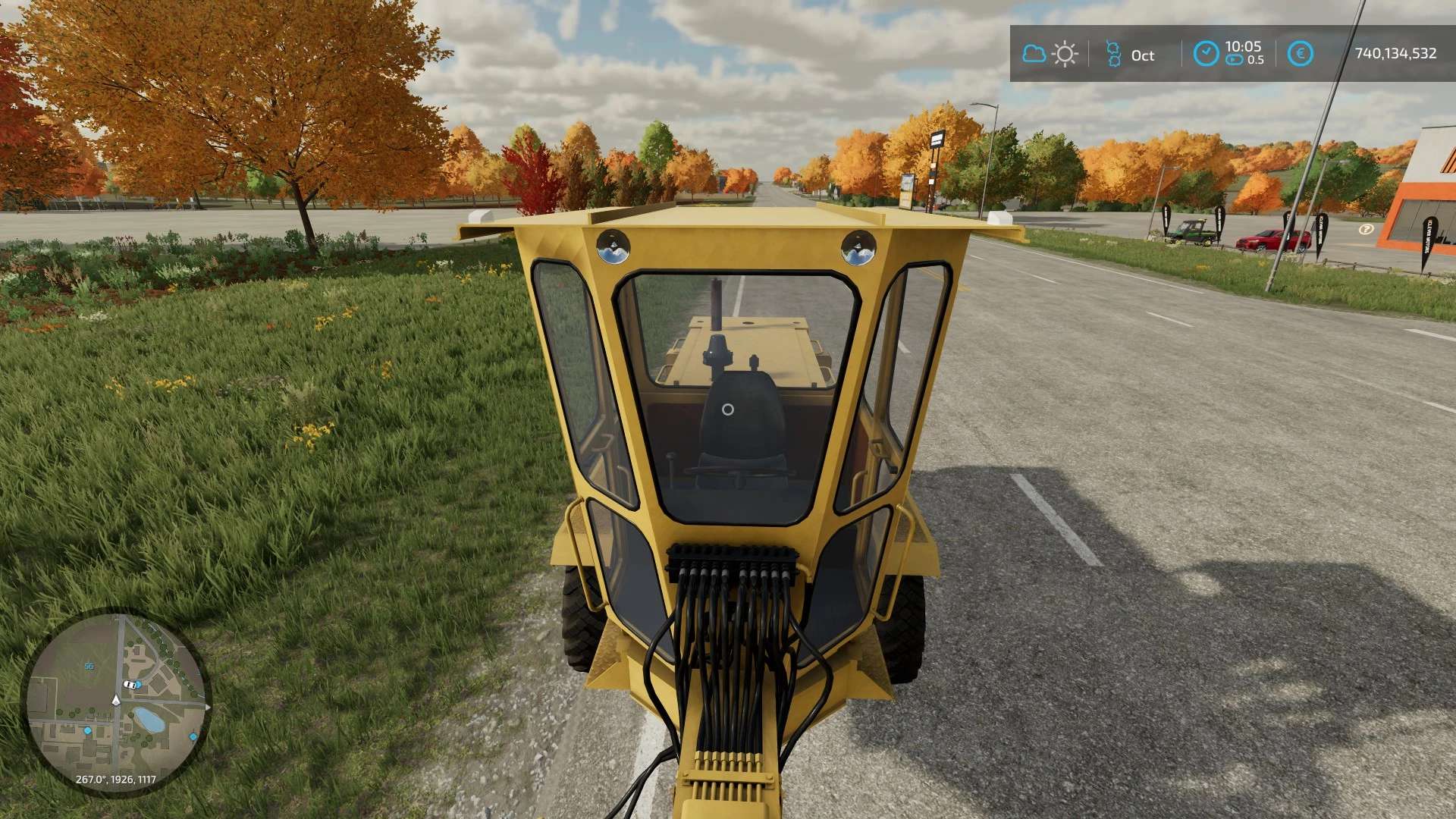Screen dimensions: 1456x819
Task: Click the cloud weather forecast icon
Action: tap(1034, 54)
